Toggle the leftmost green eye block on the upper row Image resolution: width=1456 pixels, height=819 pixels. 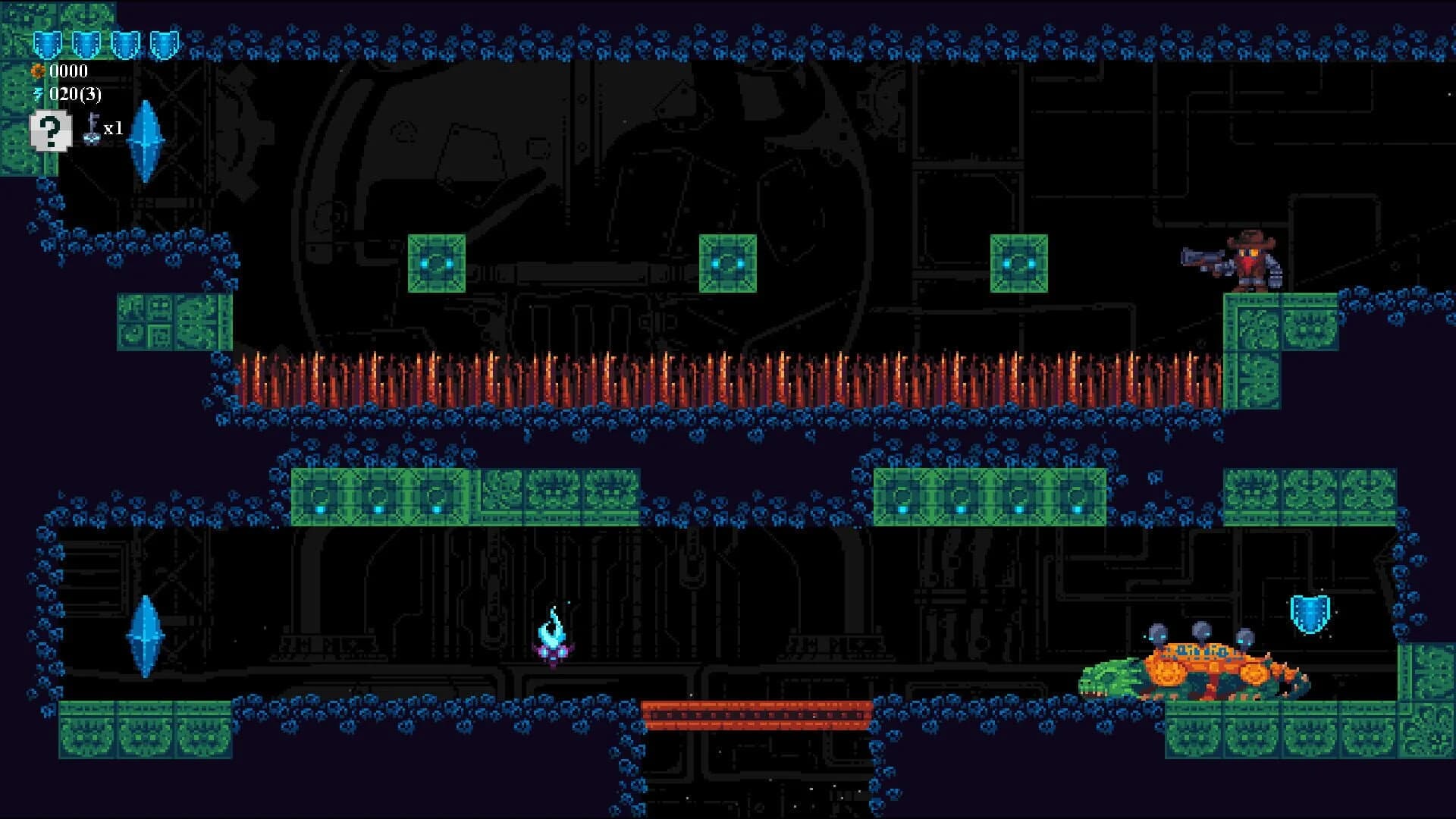(436, 263)
